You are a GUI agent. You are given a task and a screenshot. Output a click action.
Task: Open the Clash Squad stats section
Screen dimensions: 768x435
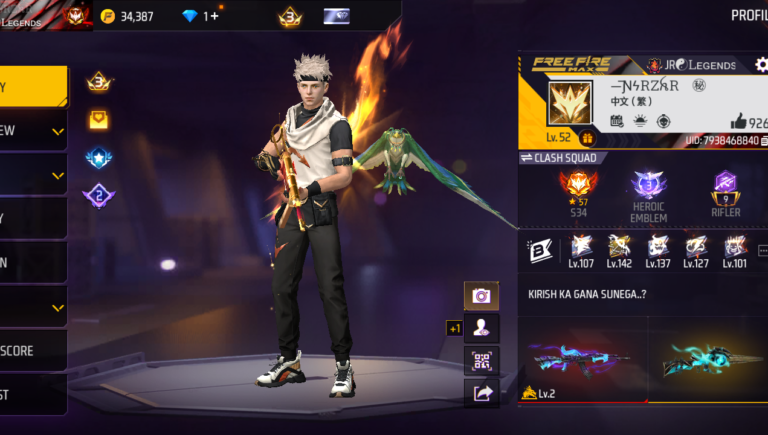pos(560,158)
